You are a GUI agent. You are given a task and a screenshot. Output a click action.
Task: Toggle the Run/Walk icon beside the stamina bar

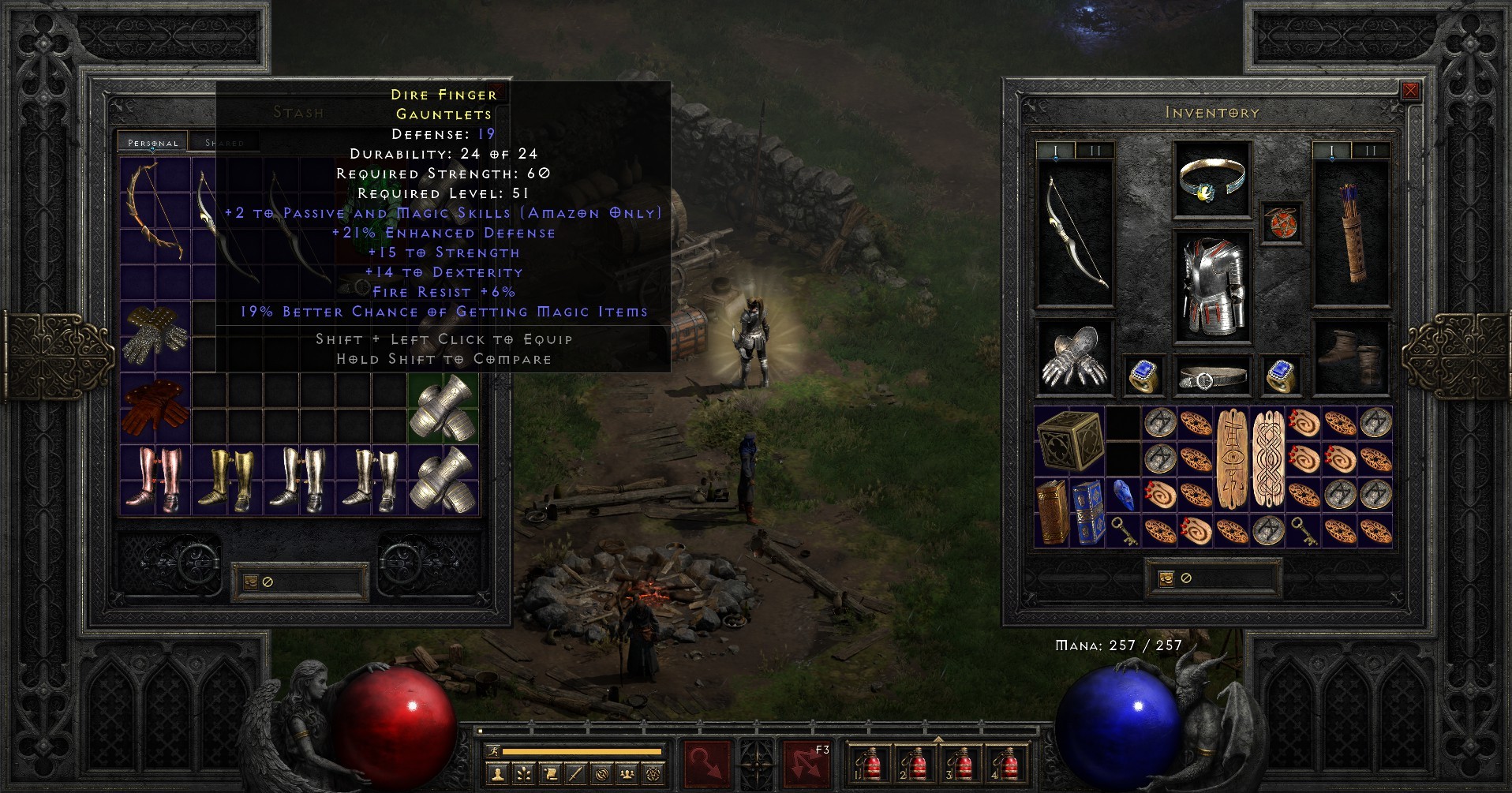coord(493,751)
